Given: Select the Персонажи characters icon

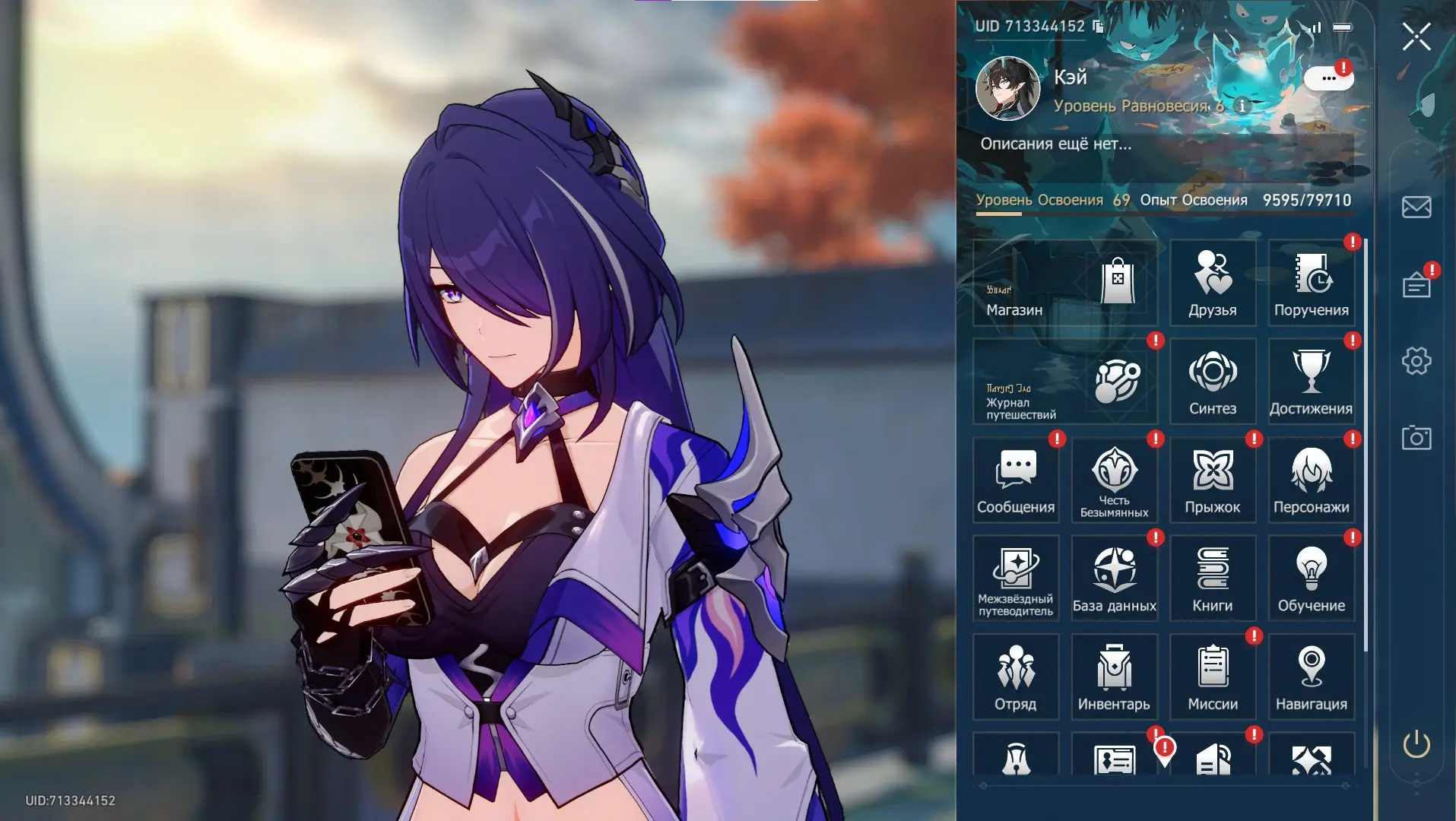Looking at the screenshot, I should coord(1312,475).
